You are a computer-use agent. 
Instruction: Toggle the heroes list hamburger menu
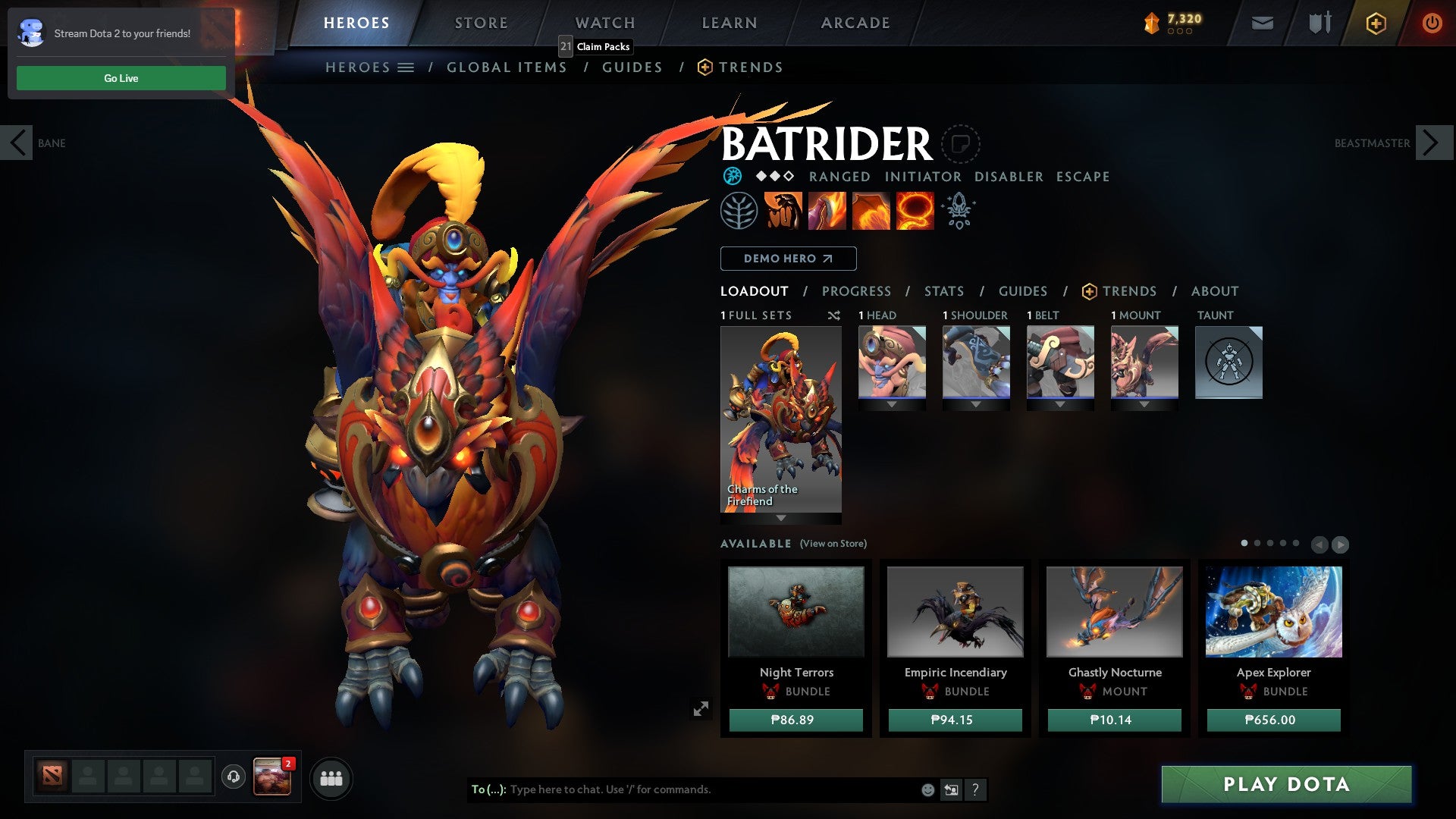(406, 67)
